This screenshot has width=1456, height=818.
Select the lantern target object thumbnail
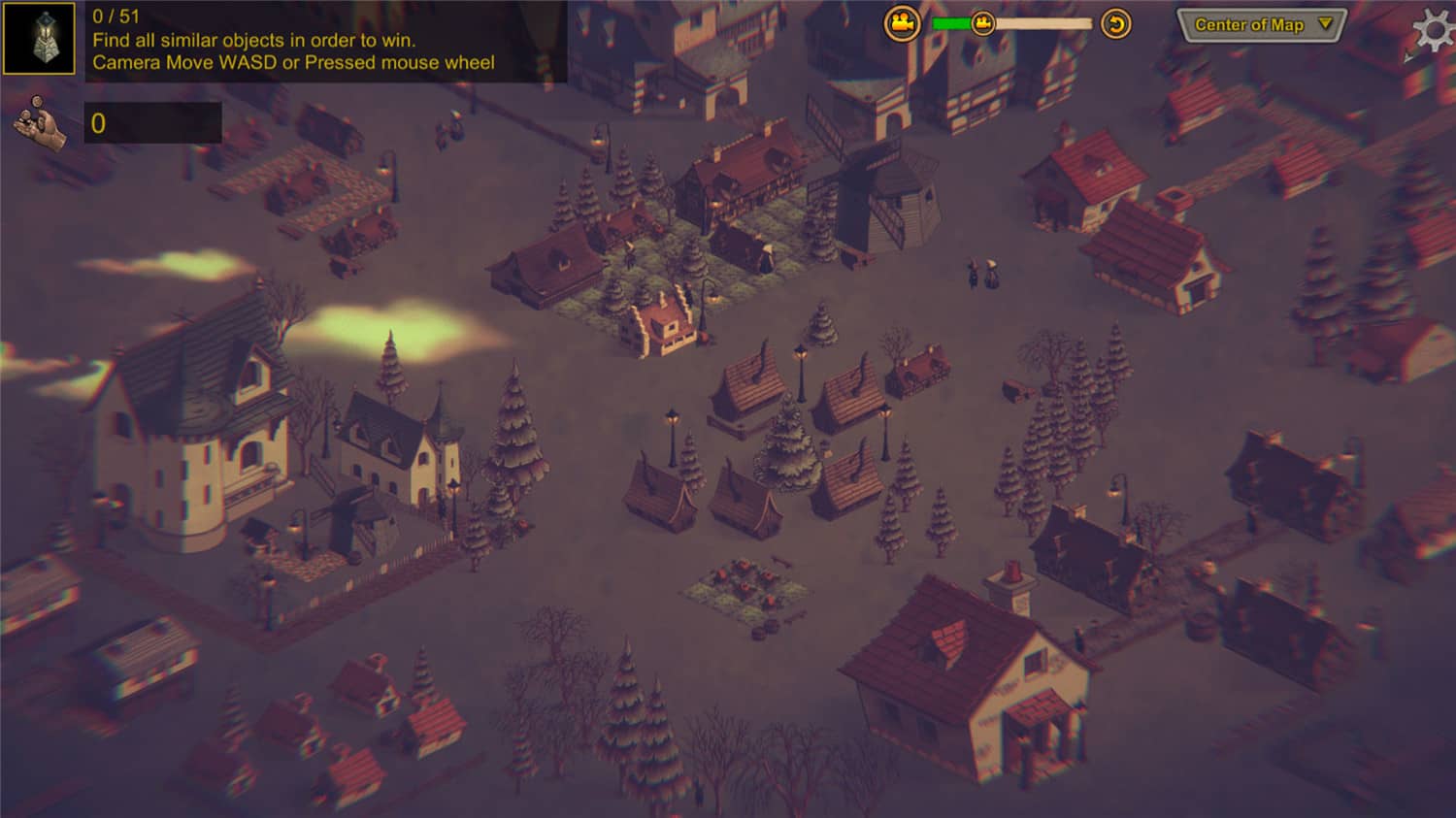(40, 39)
